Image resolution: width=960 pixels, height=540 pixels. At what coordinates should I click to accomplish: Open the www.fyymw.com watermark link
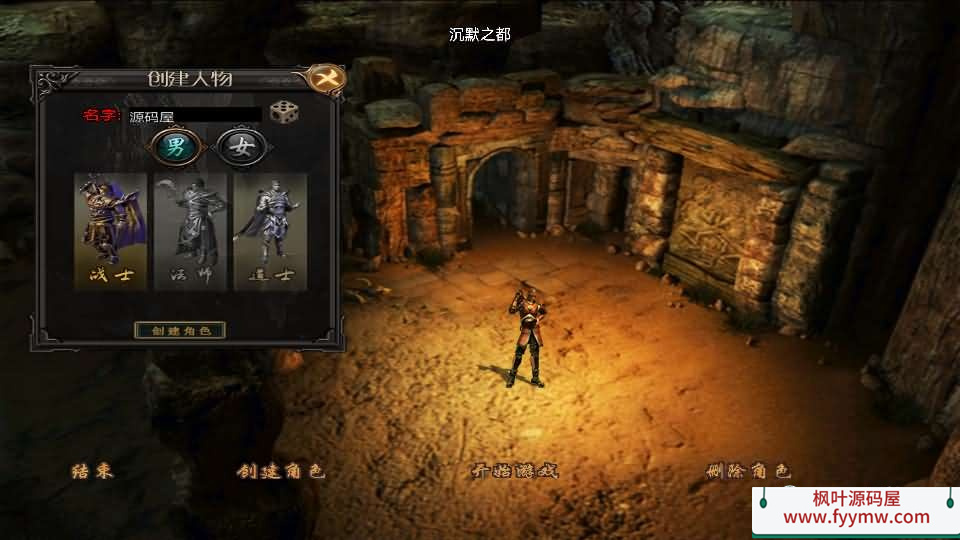click(x=856, y=517)
